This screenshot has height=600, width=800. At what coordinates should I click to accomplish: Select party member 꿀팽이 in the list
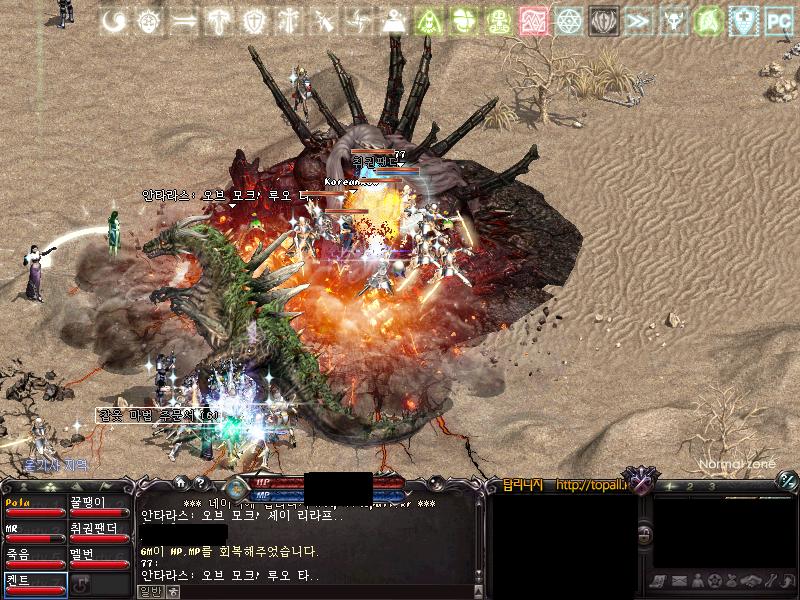click(x=99, y=507)
